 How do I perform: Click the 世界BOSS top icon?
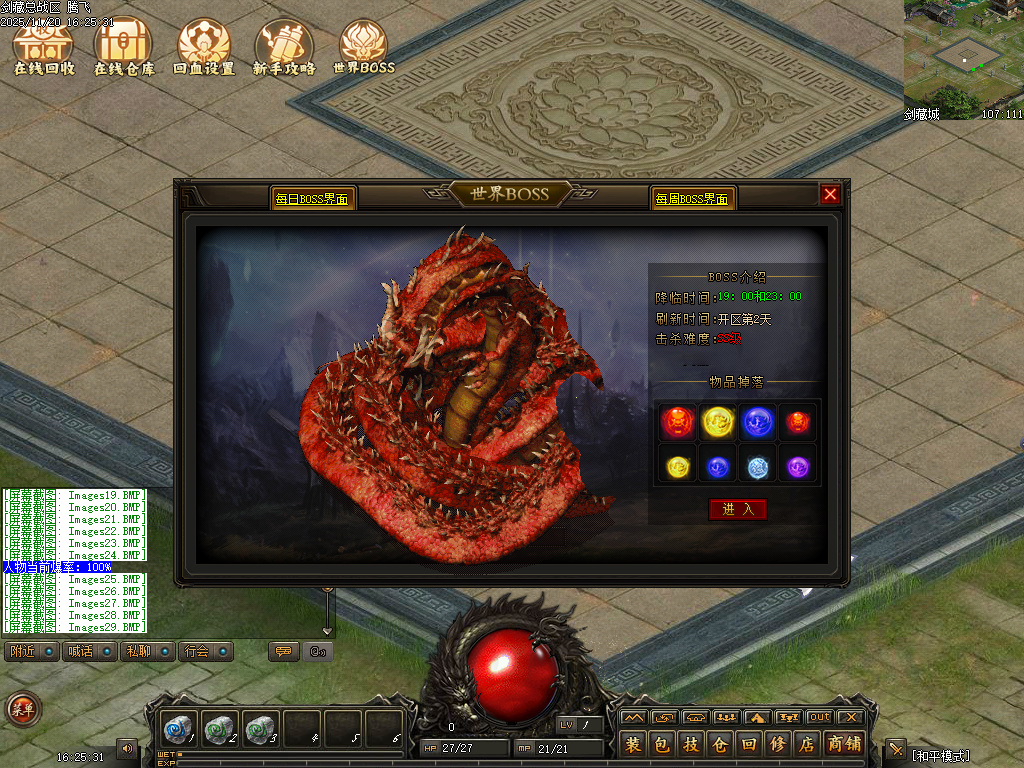[364, 46]
